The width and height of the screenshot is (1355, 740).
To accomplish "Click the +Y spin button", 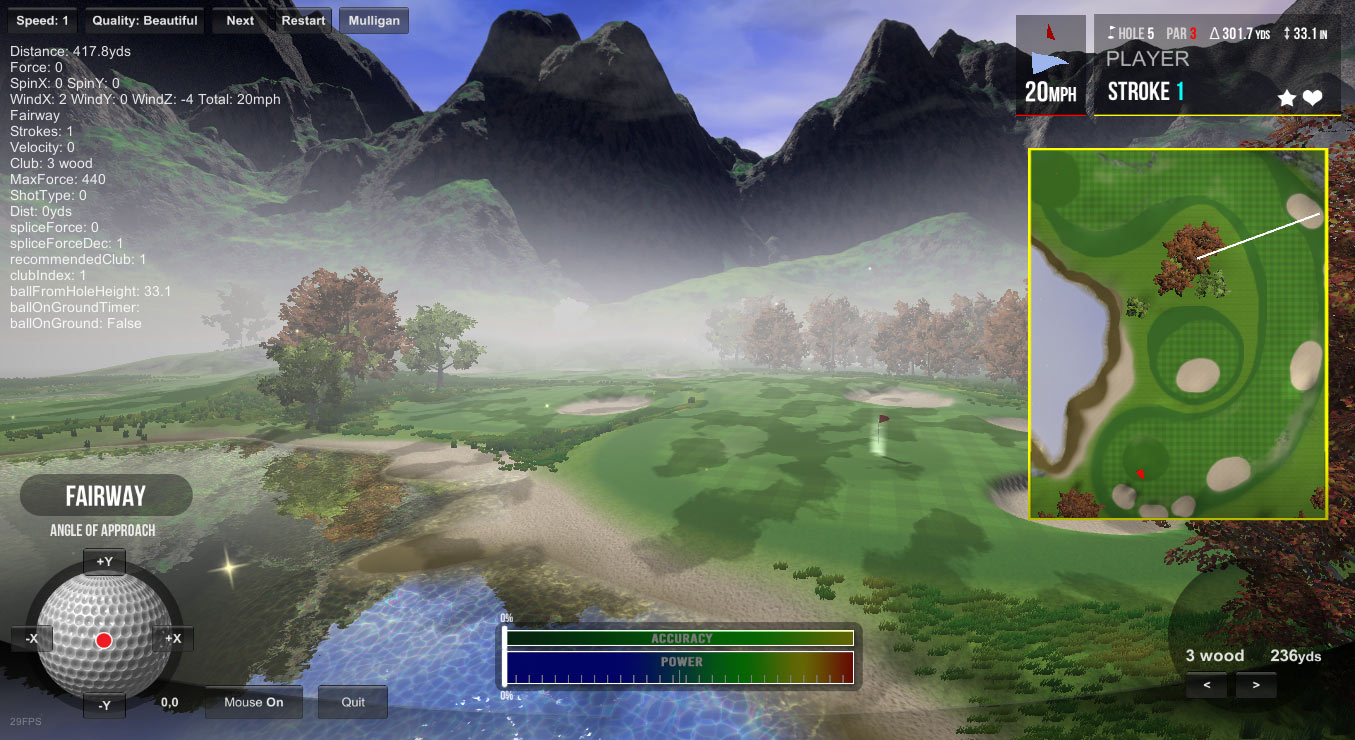I will point(104,562).
